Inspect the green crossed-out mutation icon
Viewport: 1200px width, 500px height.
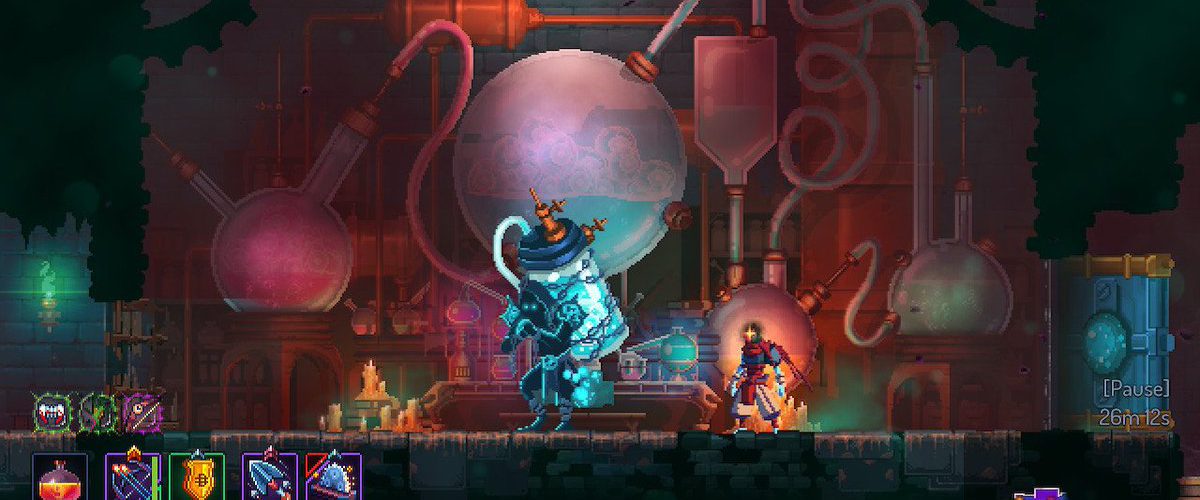(96, 410)
